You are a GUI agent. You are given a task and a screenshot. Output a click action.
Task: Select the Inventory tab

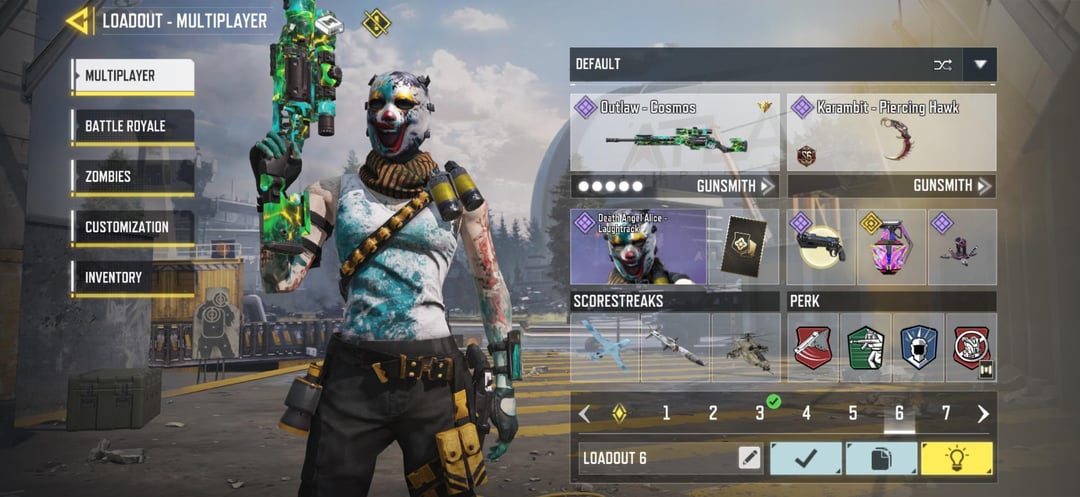tap(132, 277)
